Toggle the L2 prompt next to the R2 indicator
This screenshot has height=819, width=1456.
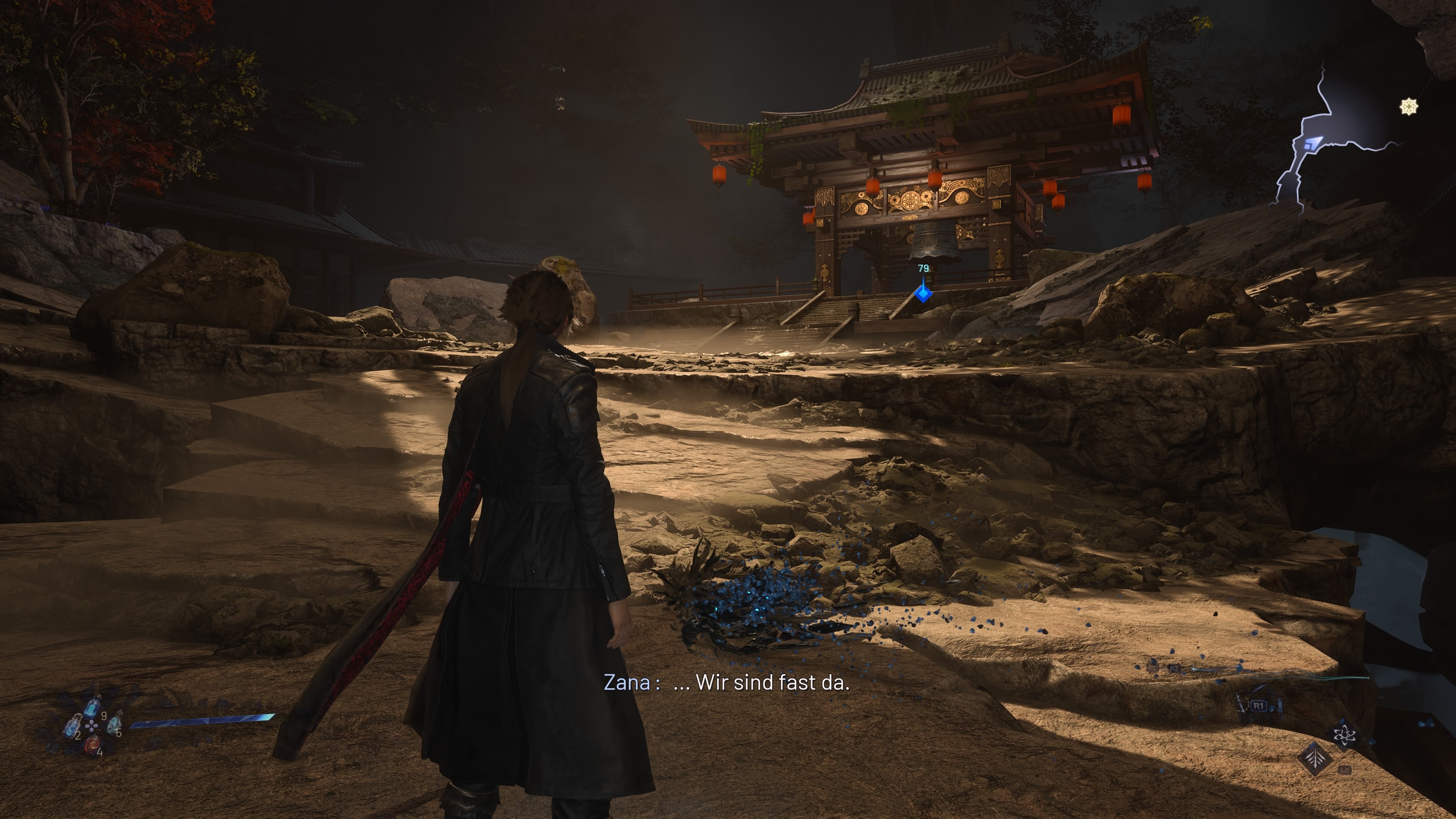tap(1152, 667)
